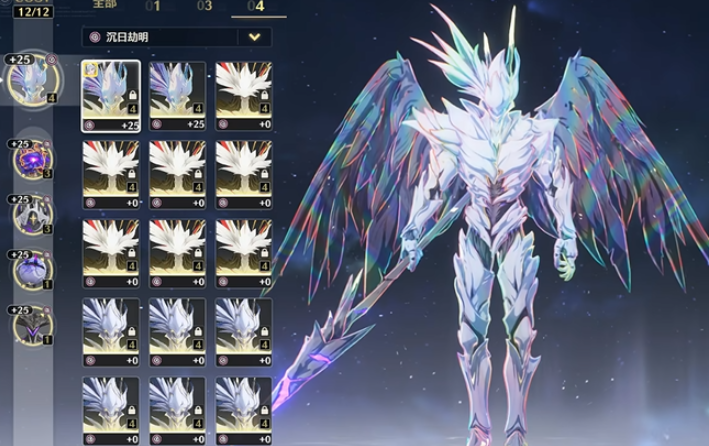Select the equipped cost-4 winged echo slot

point(31,79)
